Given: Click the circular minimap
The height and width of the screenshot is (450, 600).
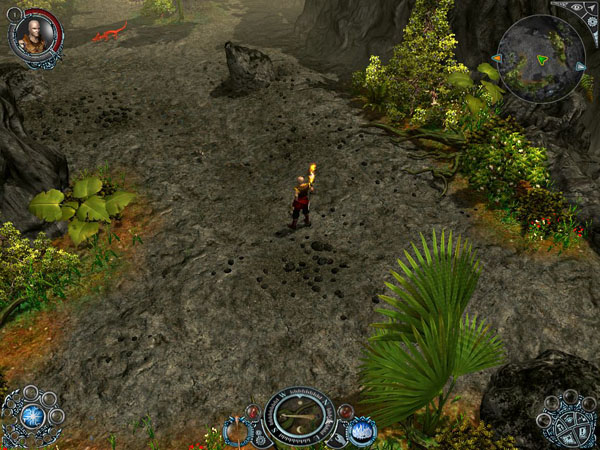Looking at the screenshot, I should pyautogui.click(x=541, y=59).
